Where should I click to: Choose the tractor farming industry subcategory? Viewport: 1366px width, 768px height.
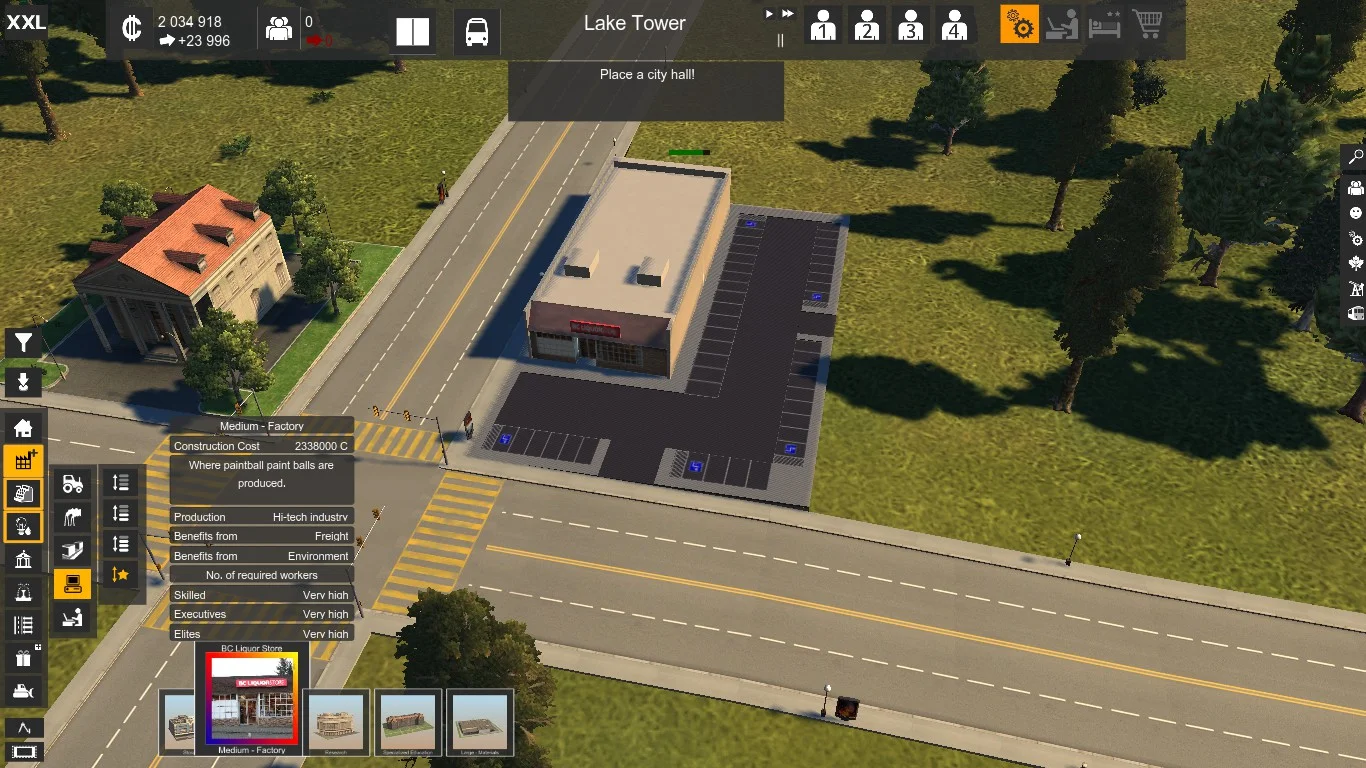tap(72, 484)
